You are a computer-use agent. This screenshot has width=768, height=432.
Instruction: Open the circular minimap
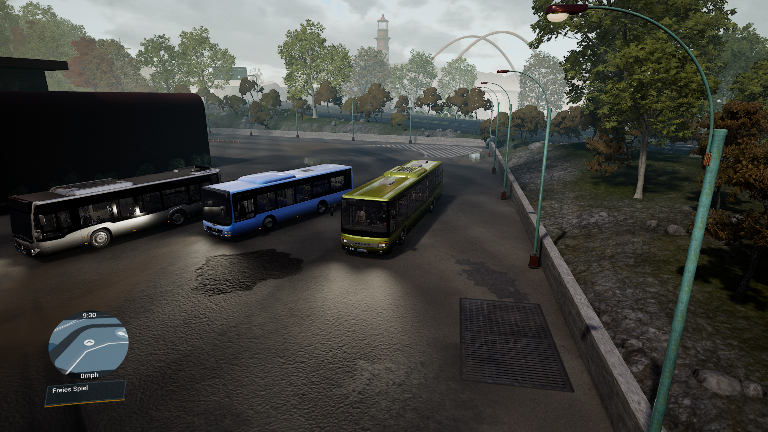[x=88, y=345]
